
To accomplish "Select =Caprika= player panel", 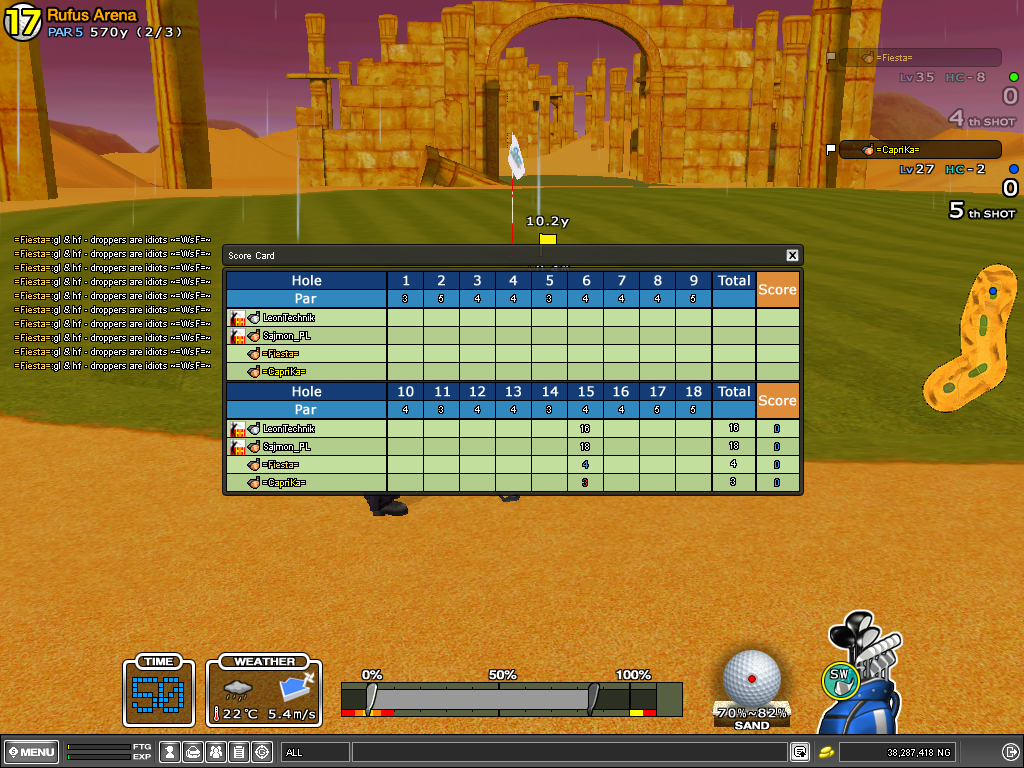I will (919, 150).
